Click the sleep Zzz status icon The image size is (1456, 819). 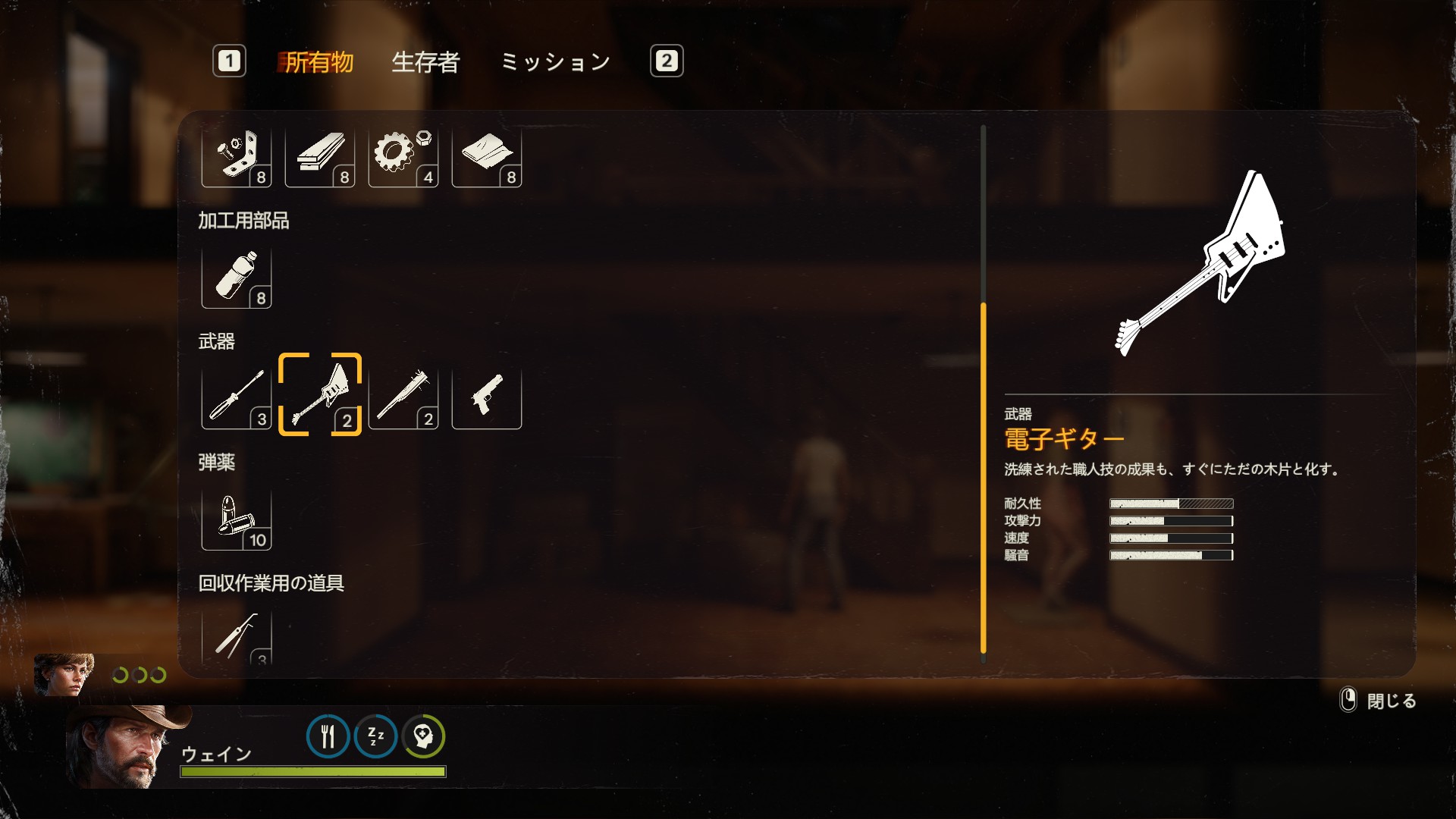pyautogui.click(x=375, y=736)
